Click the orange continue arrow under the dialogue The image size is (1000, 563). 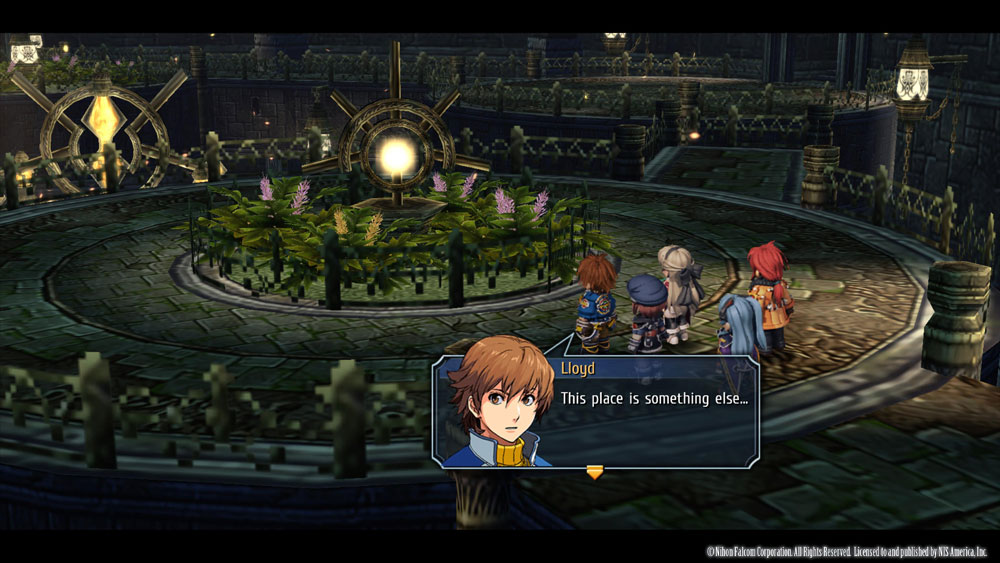click(595, 472)
